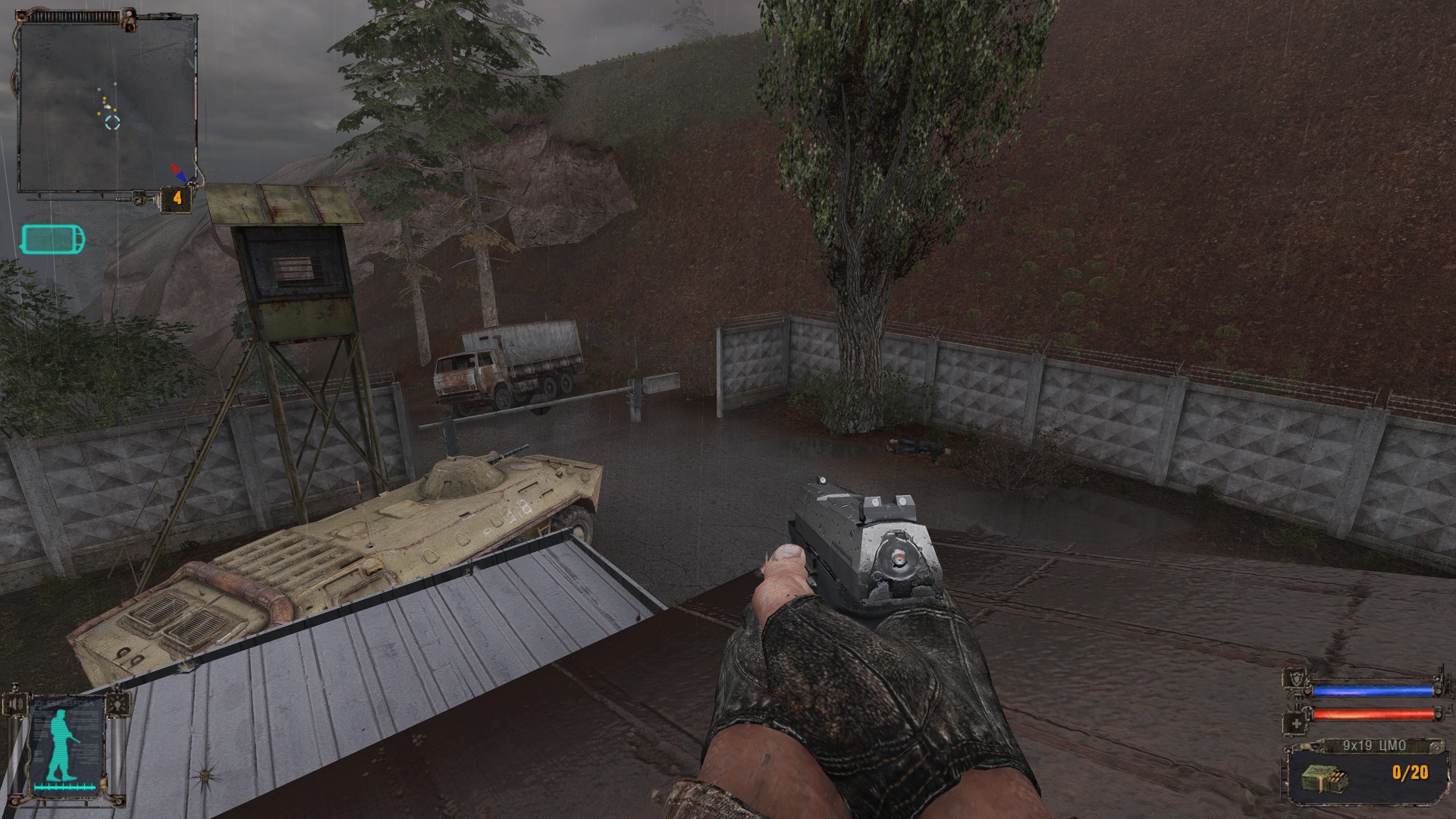Open the small selector icon beside the ammo label

[x=1436, y=746]
